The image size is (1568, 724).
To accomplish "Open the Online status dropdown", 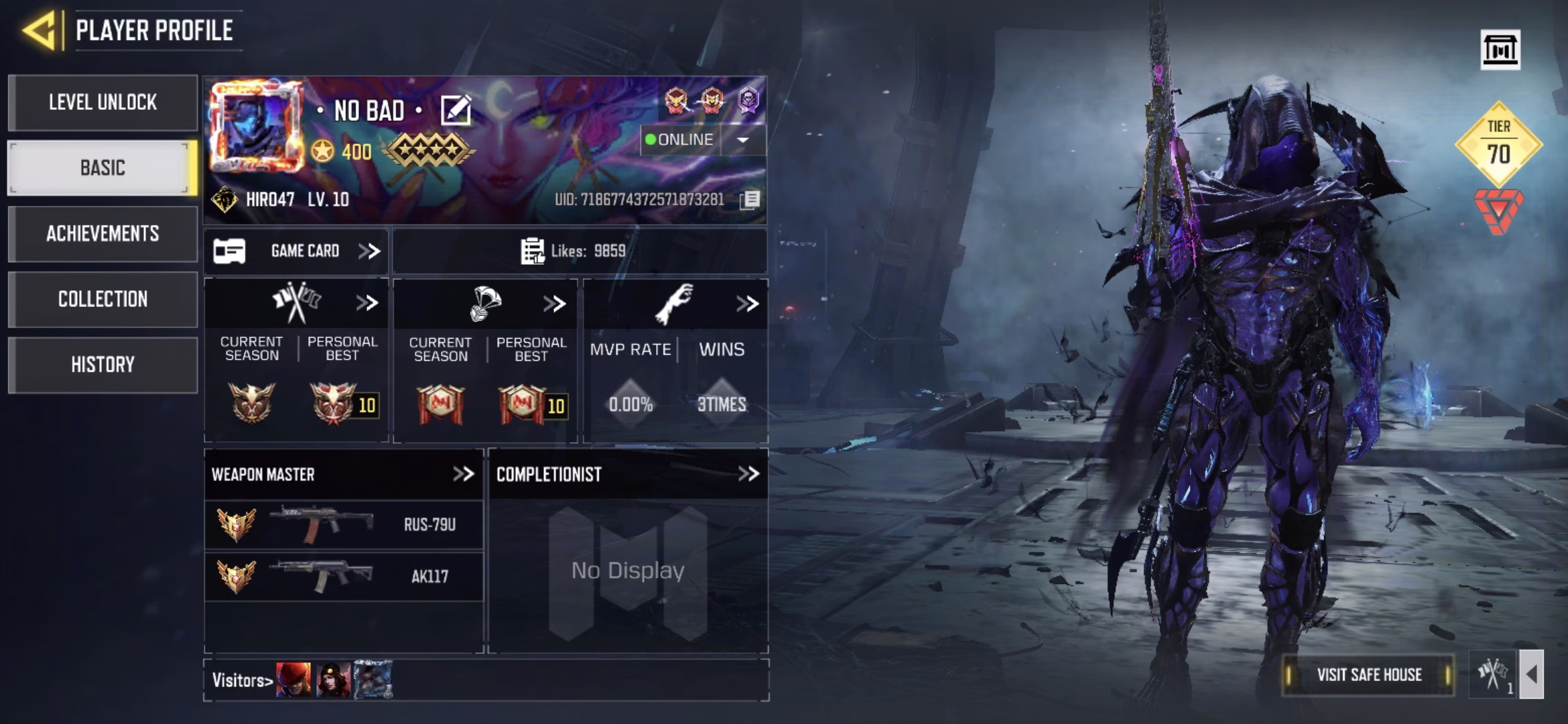I will coord(742,140).
